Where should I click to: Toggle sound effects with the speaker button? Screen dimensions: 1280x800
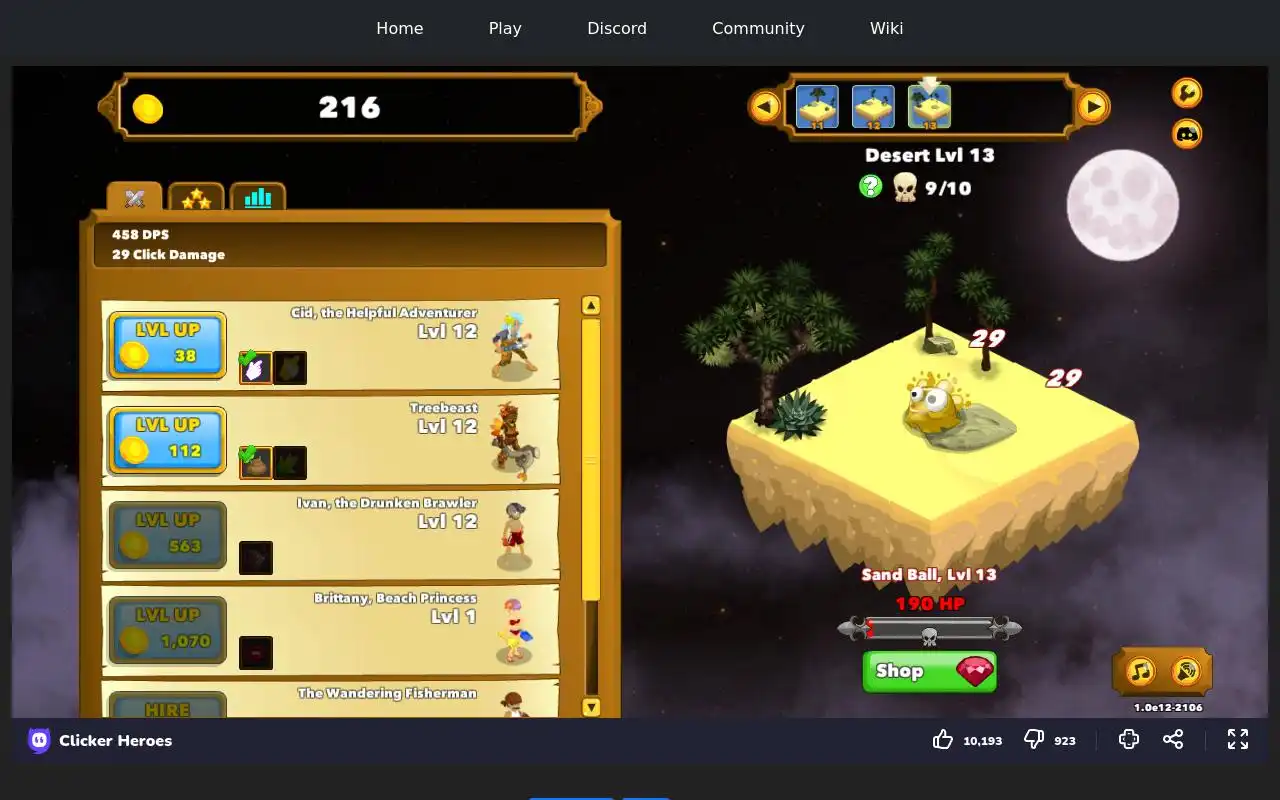(1185, 671)
